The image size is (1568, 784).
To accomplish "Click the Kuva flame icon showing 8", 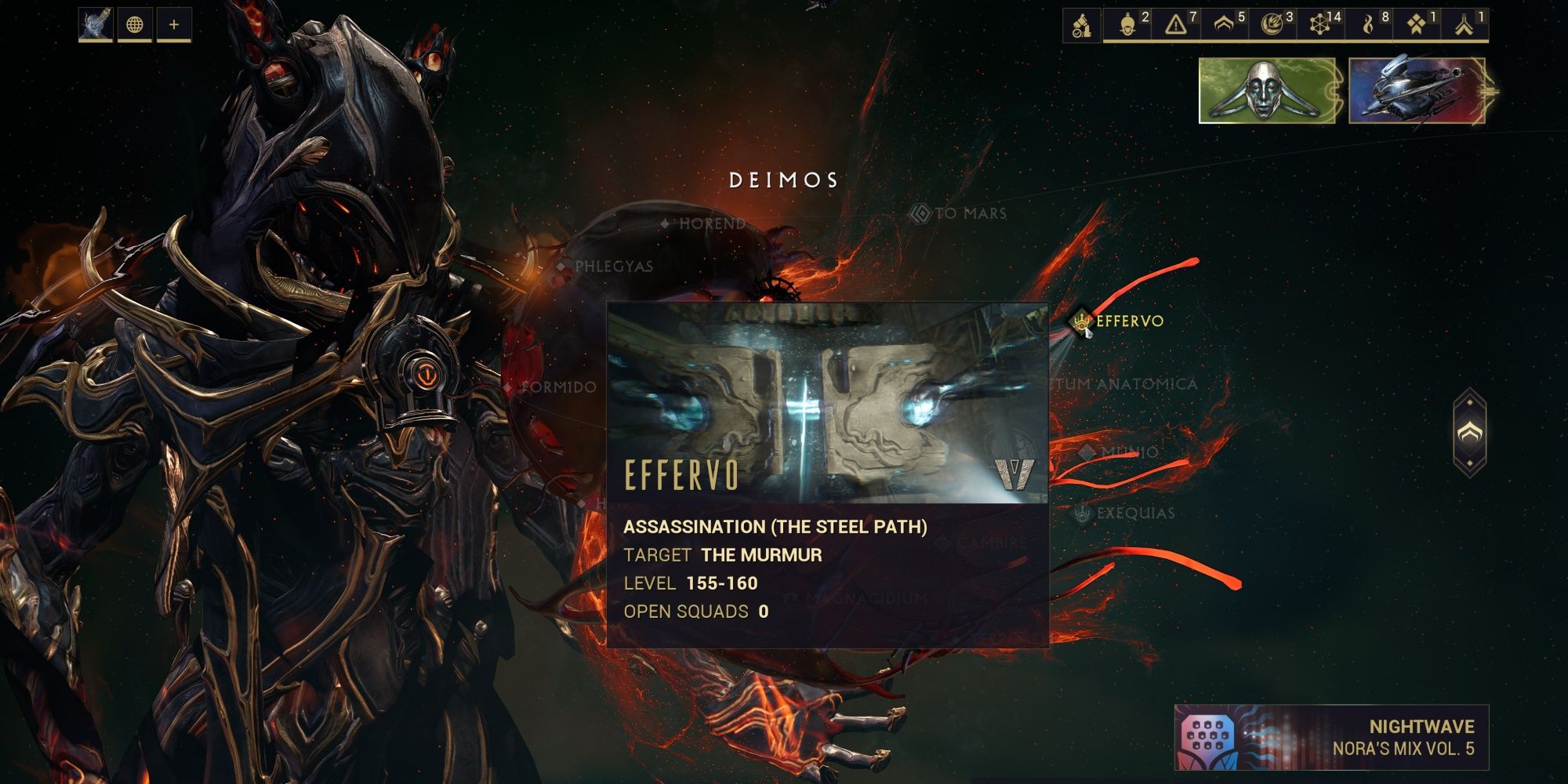I will (x=1368, y=24).
